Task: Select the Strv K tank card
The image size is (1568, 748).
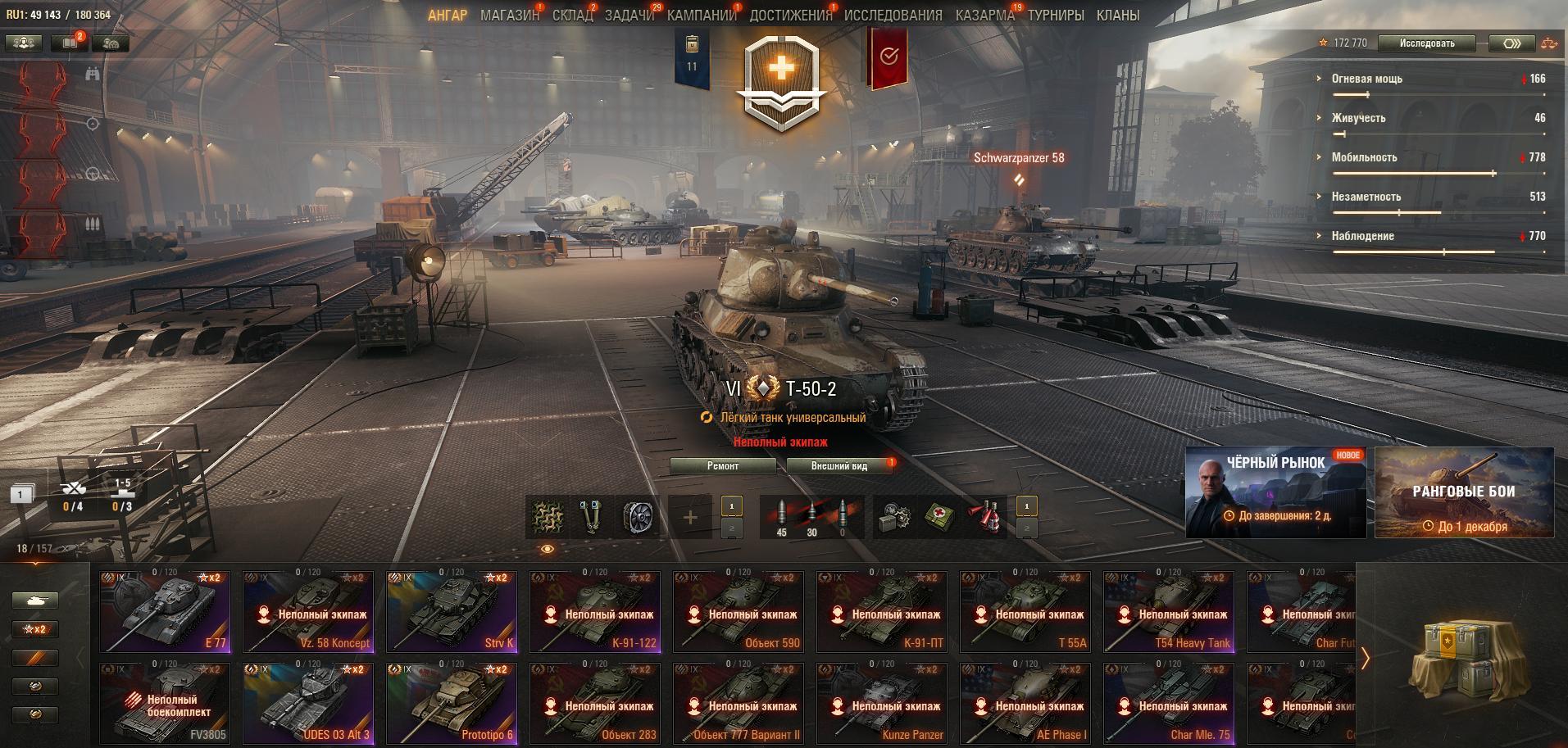Action: [x=452, y=611]
